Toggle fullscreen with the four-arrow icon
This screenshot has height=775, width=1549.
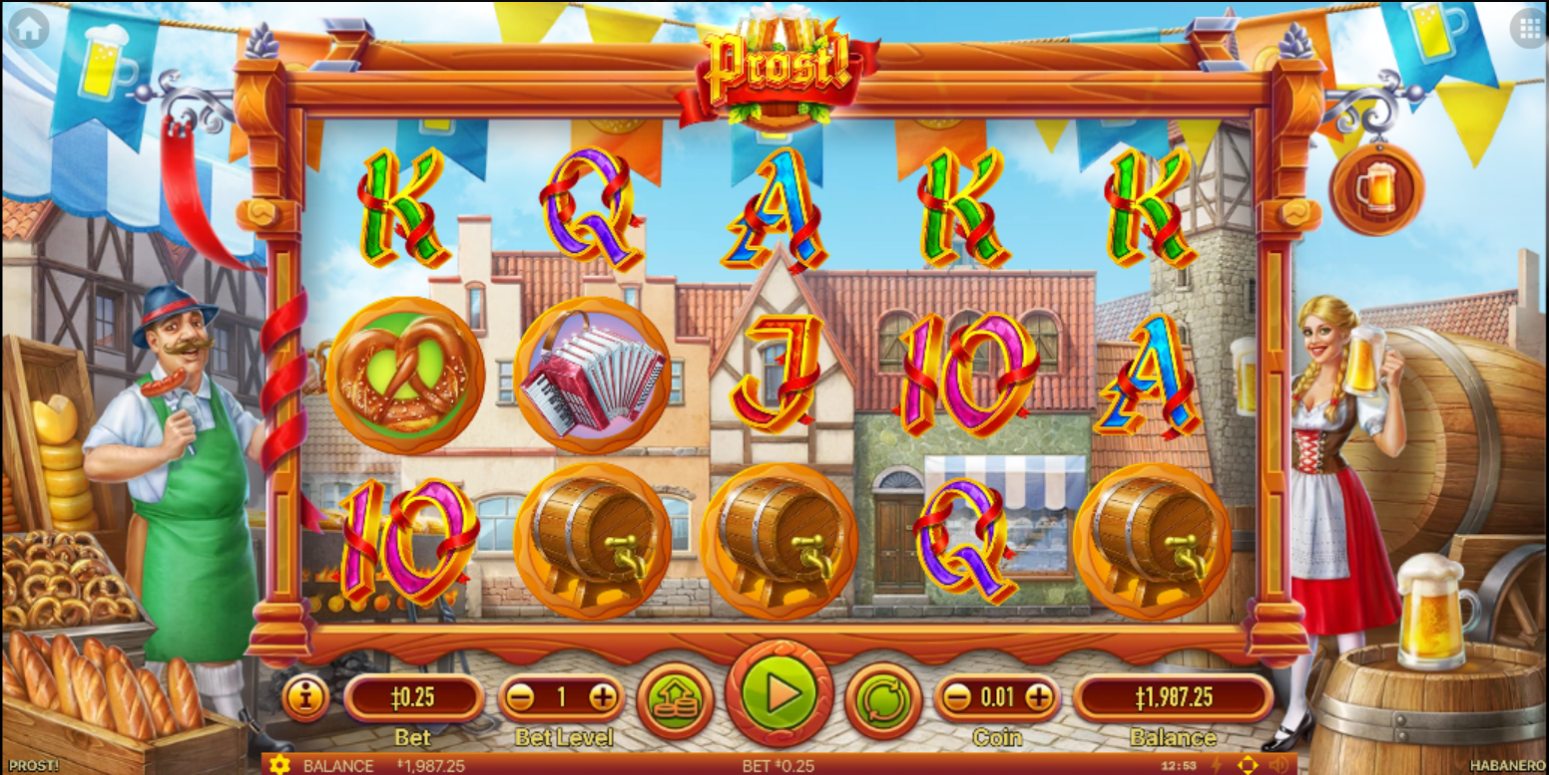pyautogui.click(x=1247, y=765)
